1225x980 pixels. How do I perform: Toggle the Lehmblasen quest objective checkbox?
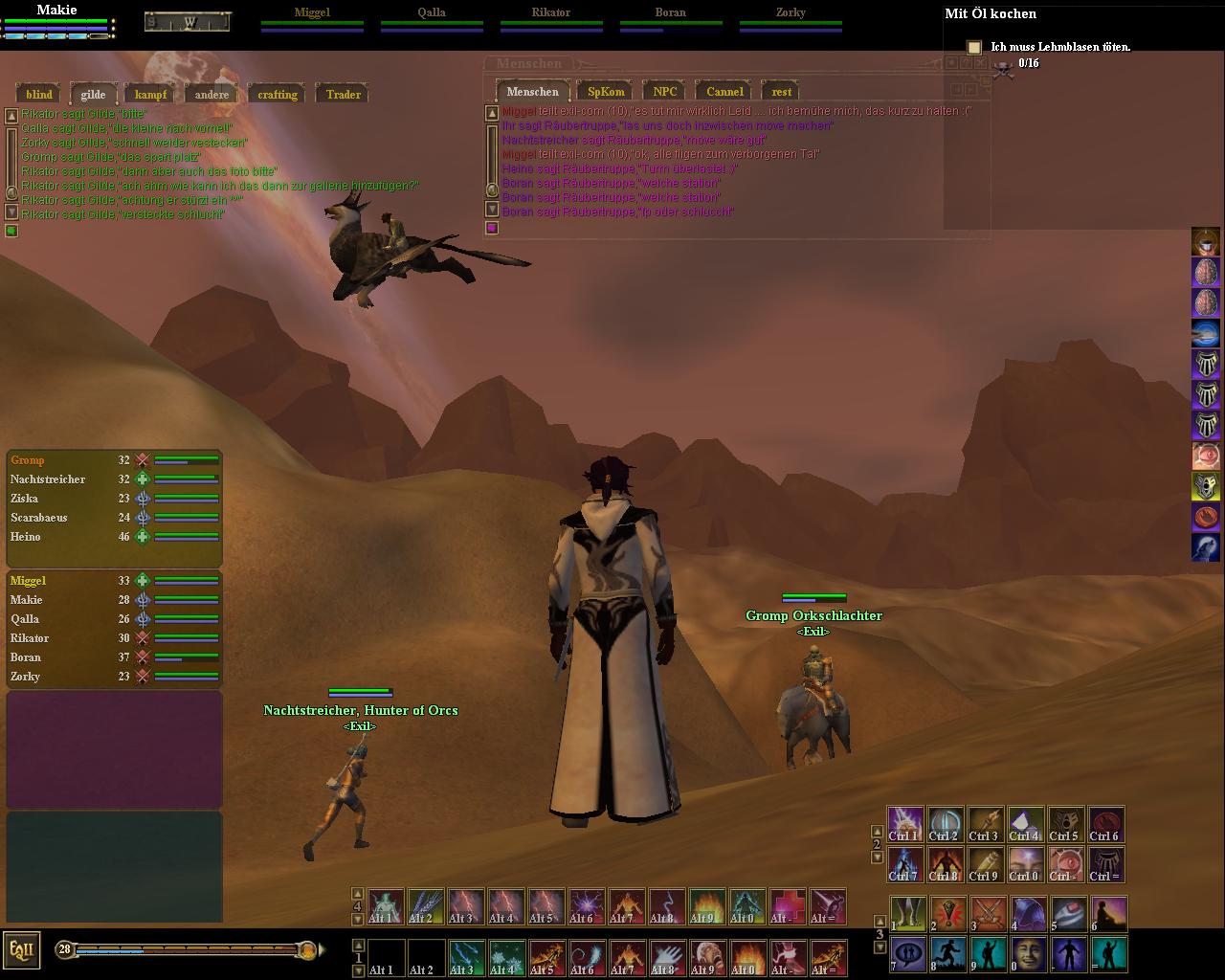[974, 47]
